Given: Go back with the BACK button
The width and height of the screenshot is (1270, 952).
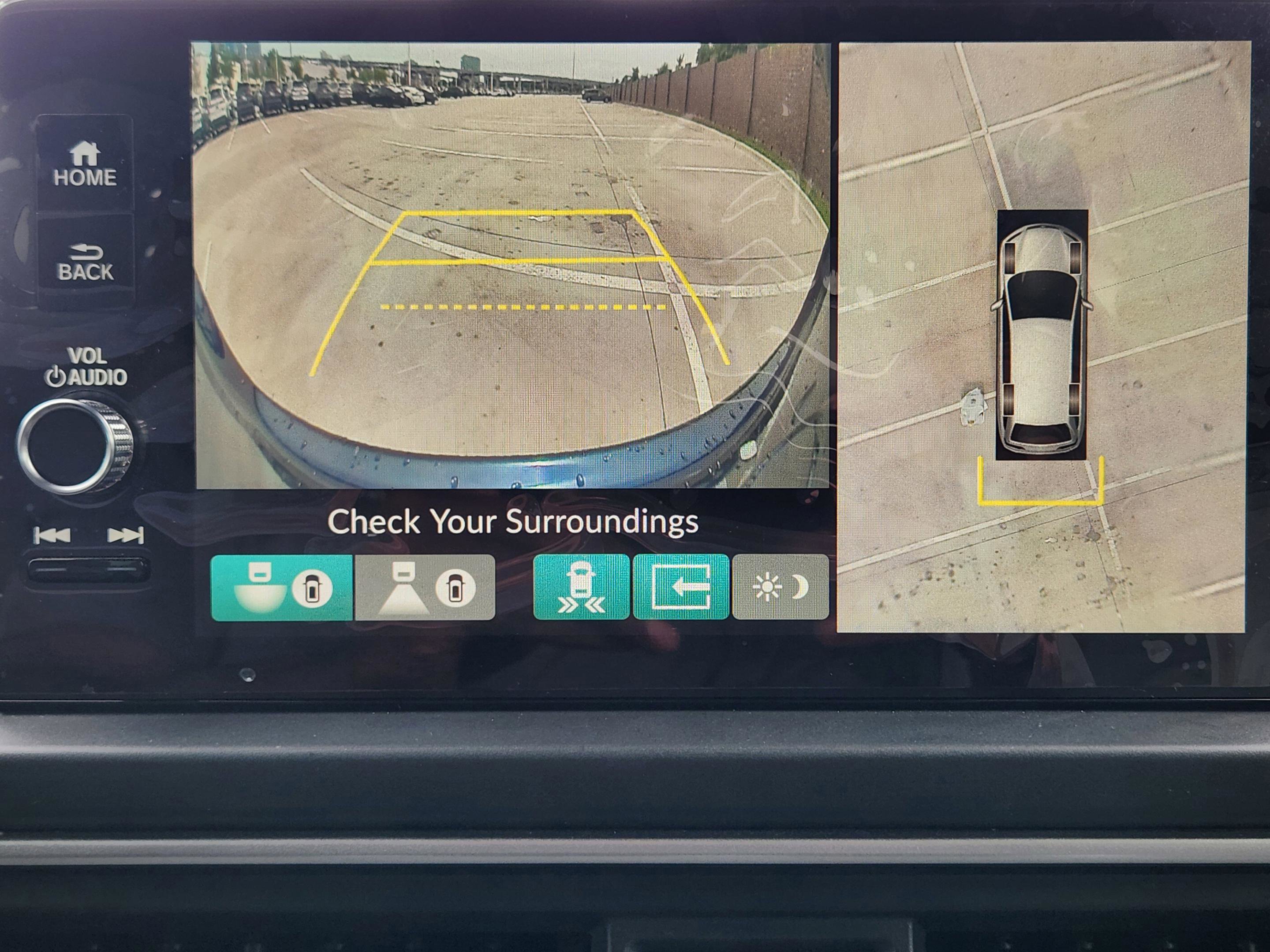Looking at the screenshot, I should click(x=85, y=262).
